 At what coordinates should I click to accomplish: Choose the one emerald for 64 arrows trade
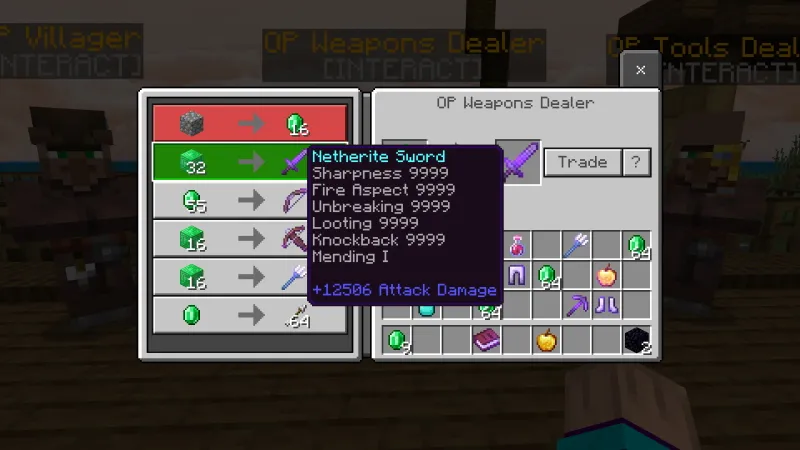pyautogui.click(x=249, y=314)
